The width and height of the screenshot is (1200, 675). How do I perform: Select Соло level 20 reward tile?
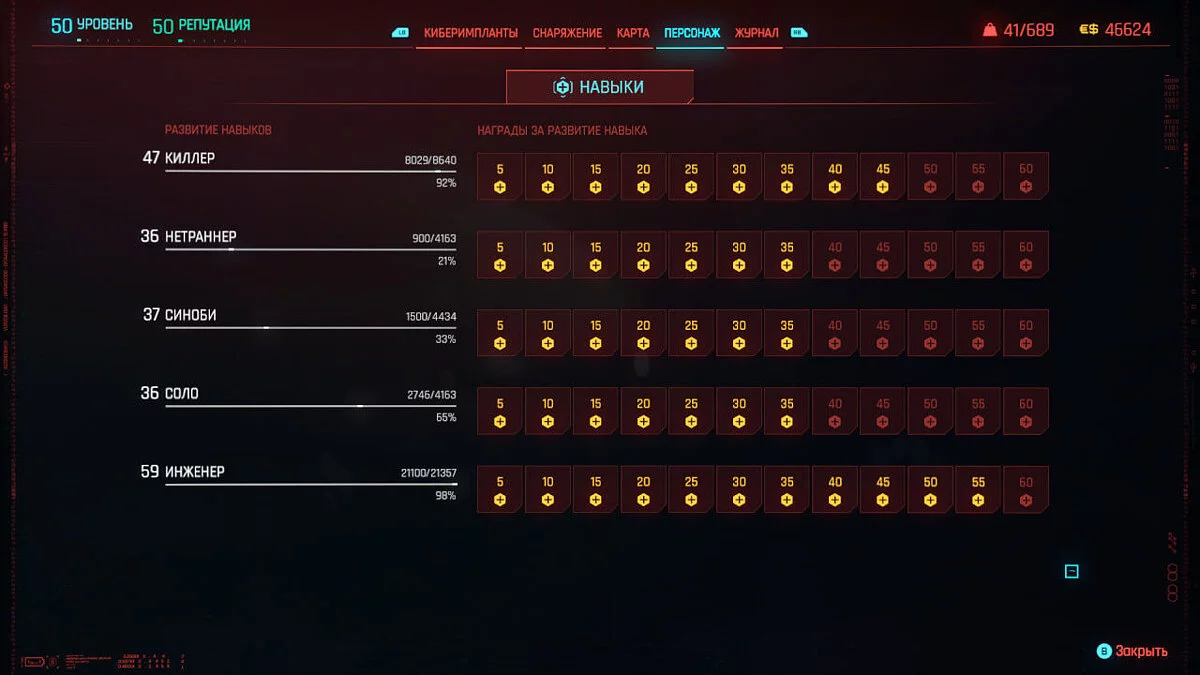(x=643, y=411)
